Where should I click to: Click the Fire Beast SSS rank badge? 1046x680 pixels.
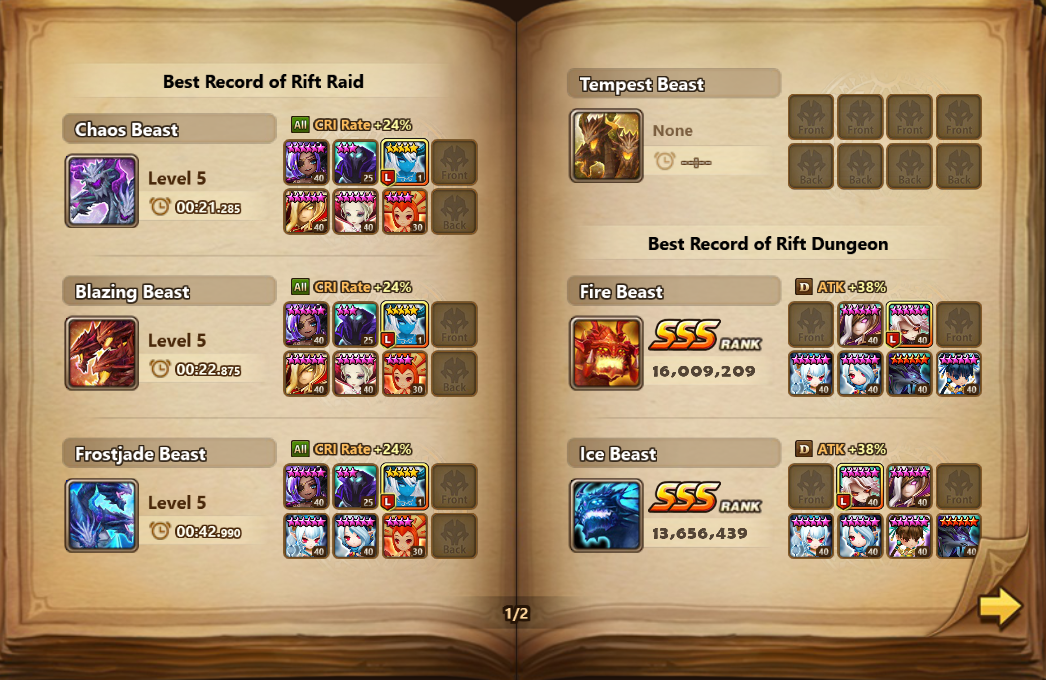point(705,336)
